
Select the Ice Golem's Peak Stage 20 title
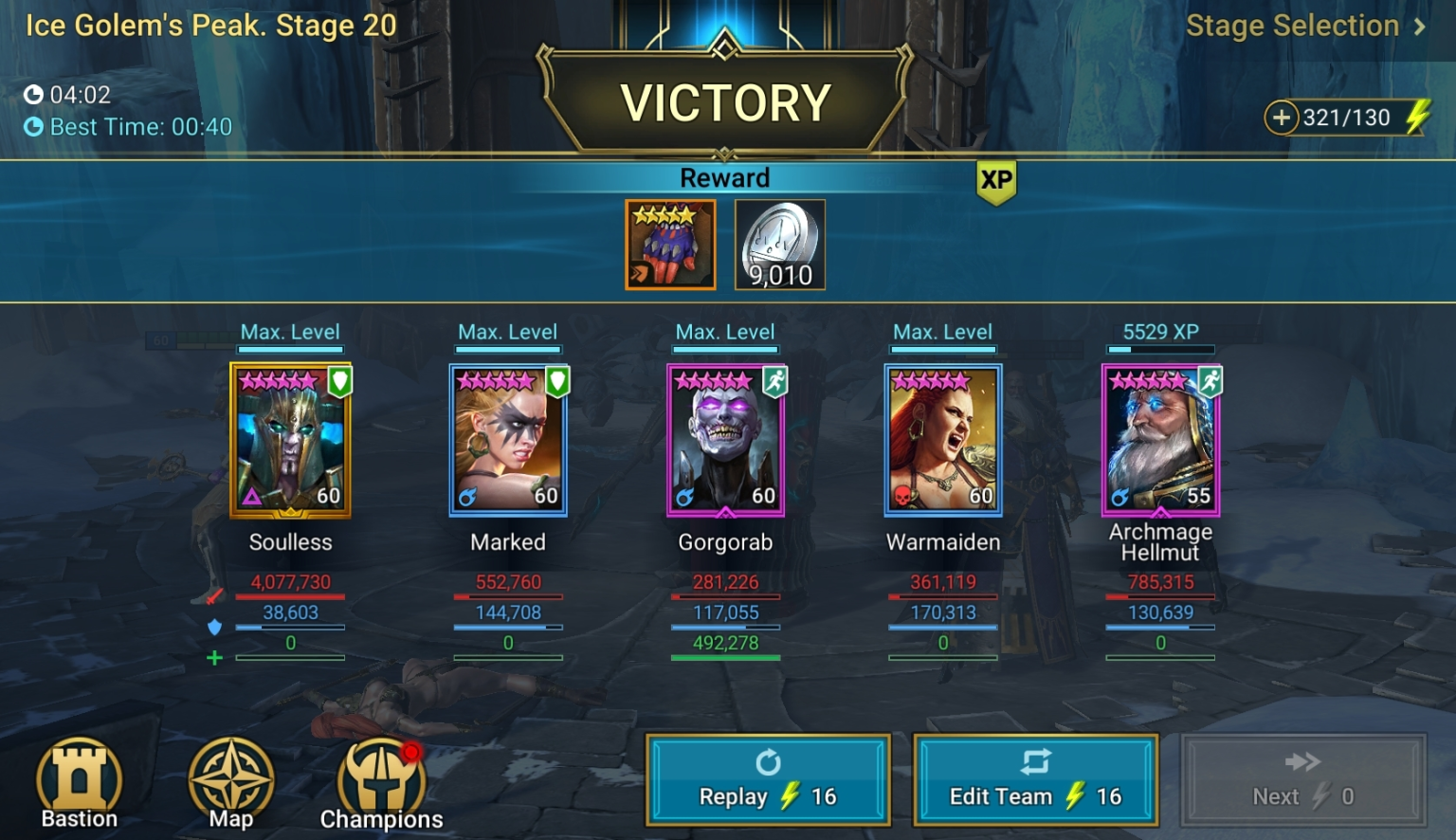(210, 26)
